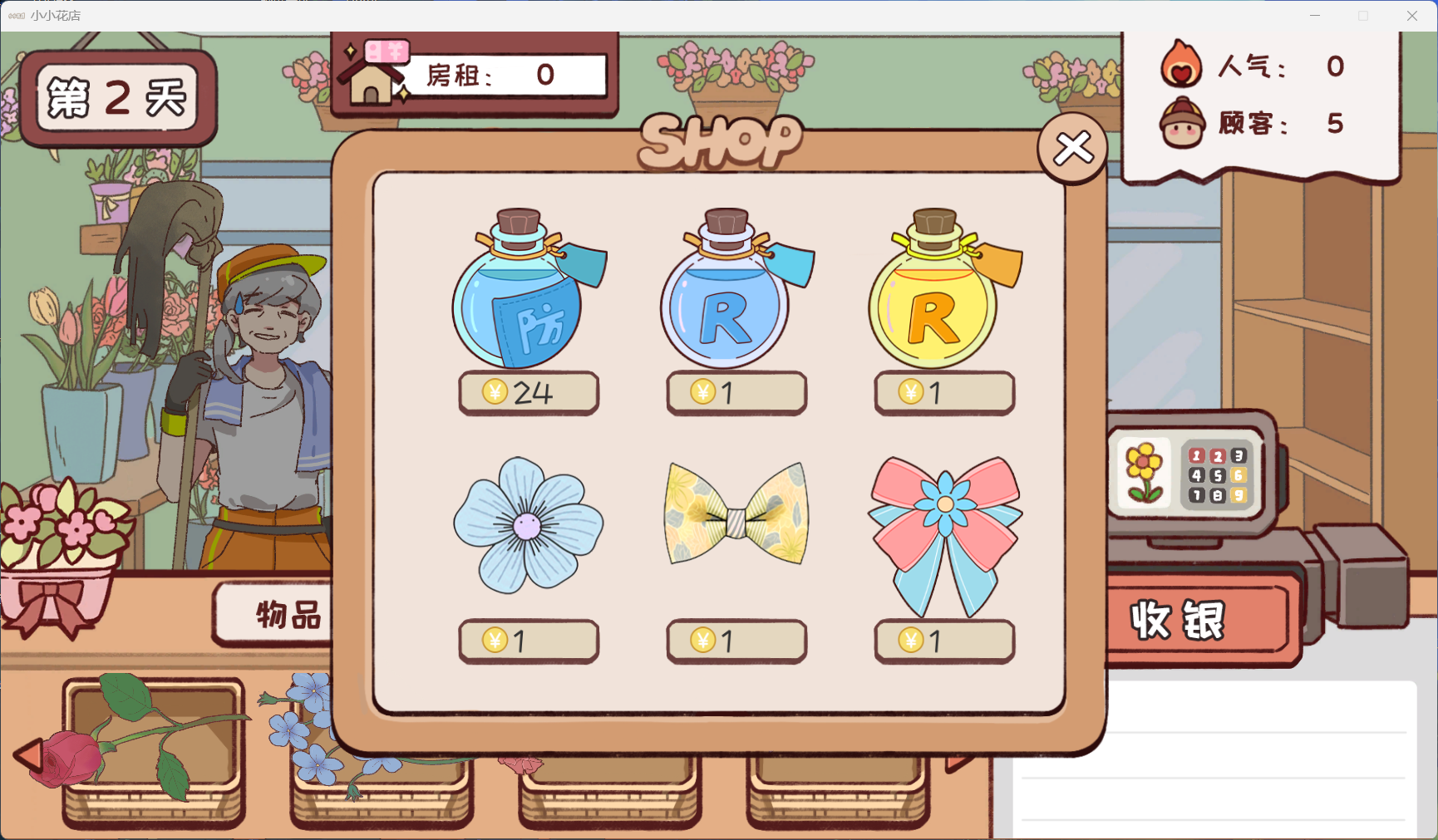The height and width of the screenshot is (840, 1438).
Task: Purchase the blue R potion for ¥1
Action: click(735, 393)
